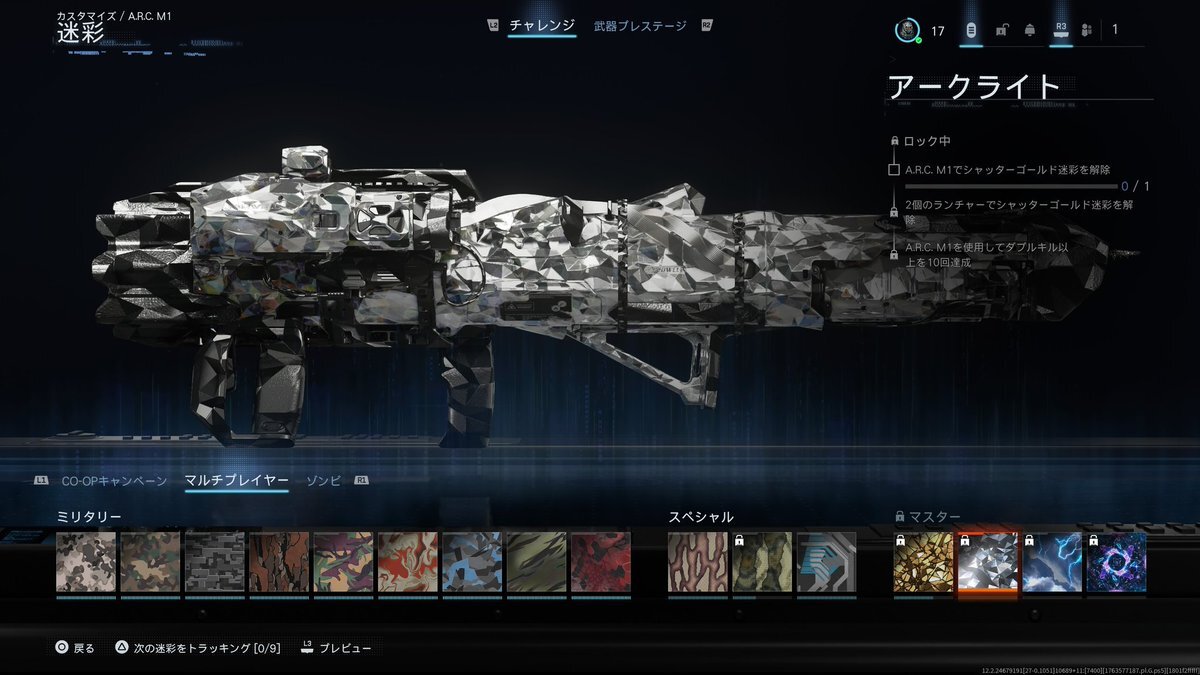The width and height of the screenshot is (1200, 675).
Task: Select the silver Arclight crystal camo
Action: (x=987, y=562)
